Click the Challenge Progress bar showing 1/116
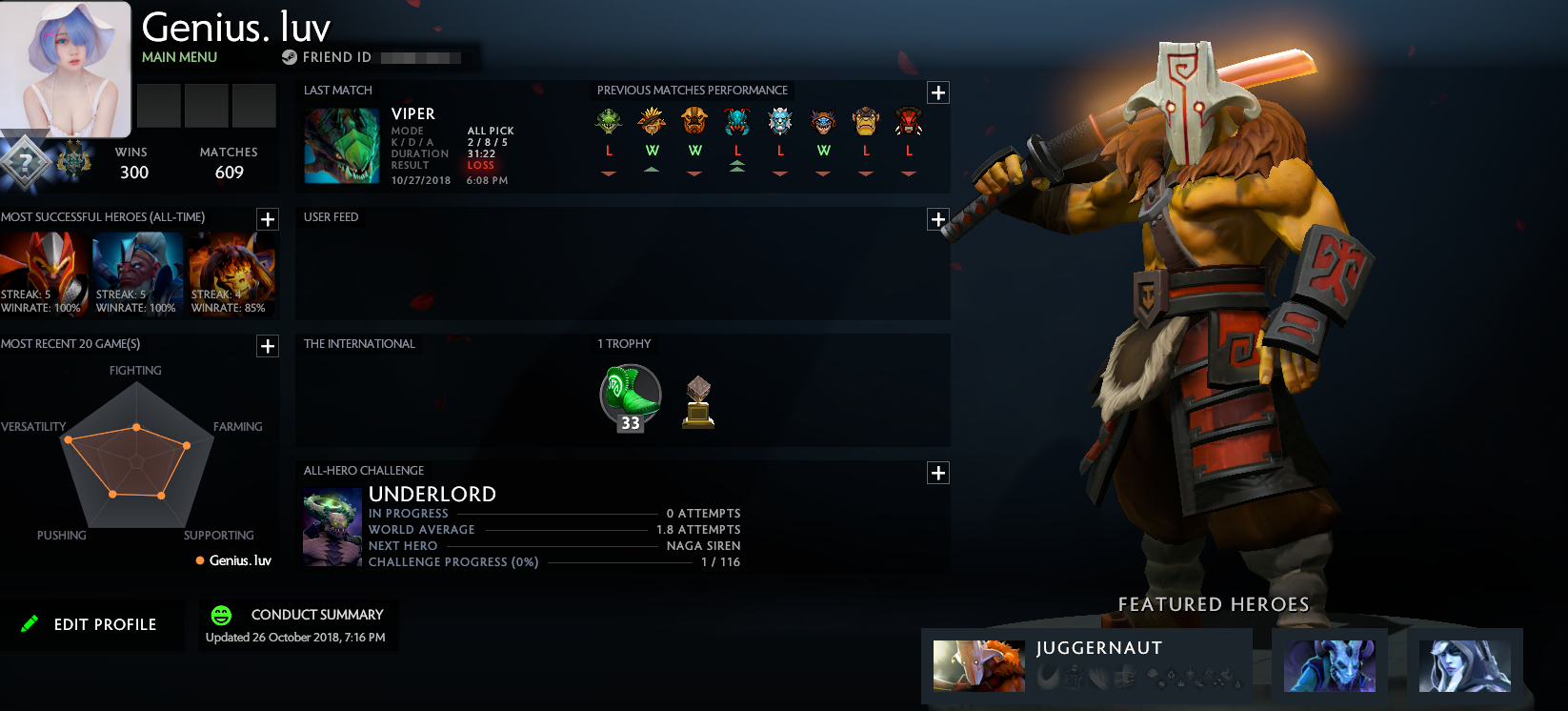This screenshot has width=1568, height=711. (x=553, y=561)
